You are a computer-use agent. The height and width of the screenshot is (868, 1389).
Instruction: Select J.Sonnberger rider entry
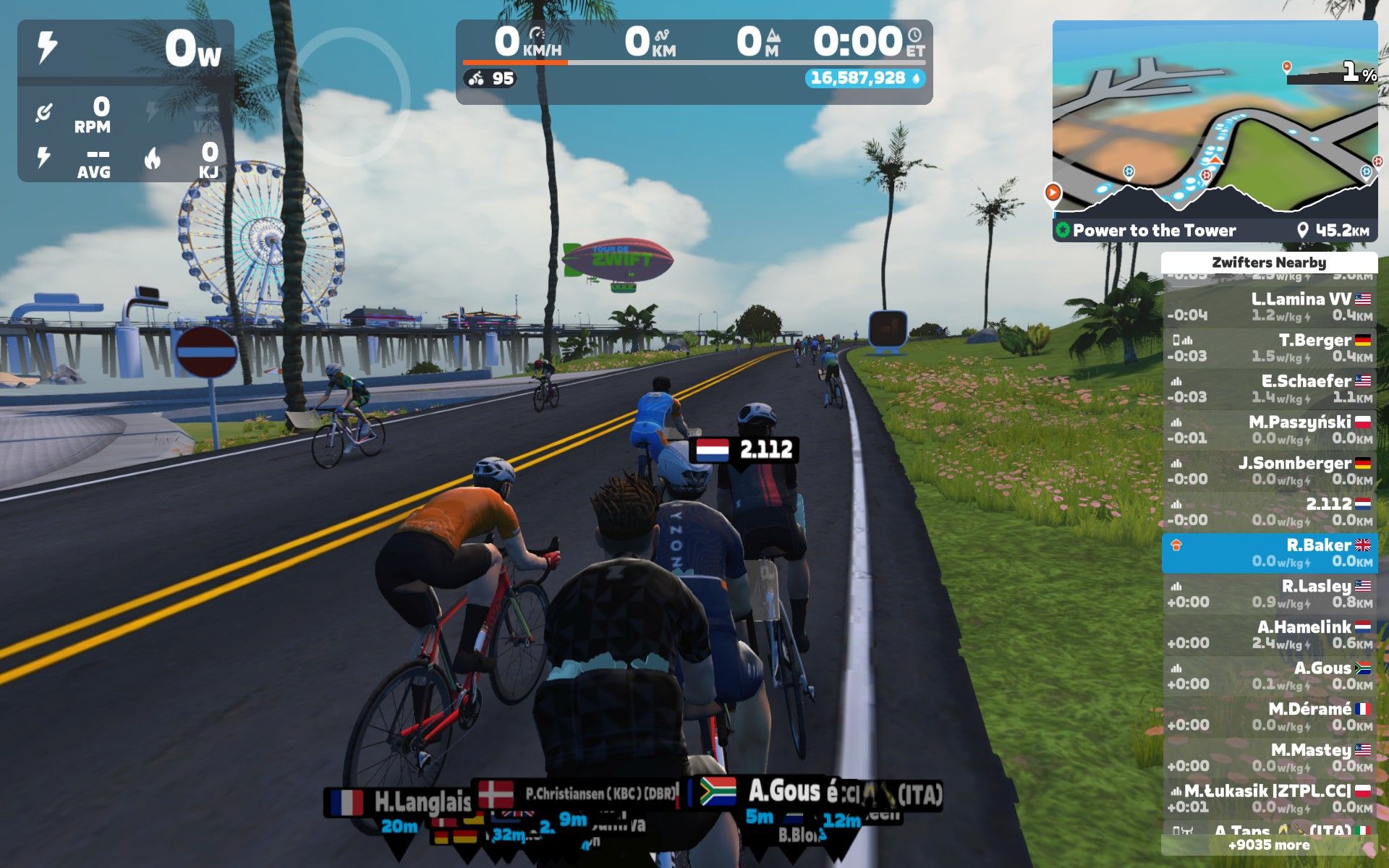pos(1269,471)
